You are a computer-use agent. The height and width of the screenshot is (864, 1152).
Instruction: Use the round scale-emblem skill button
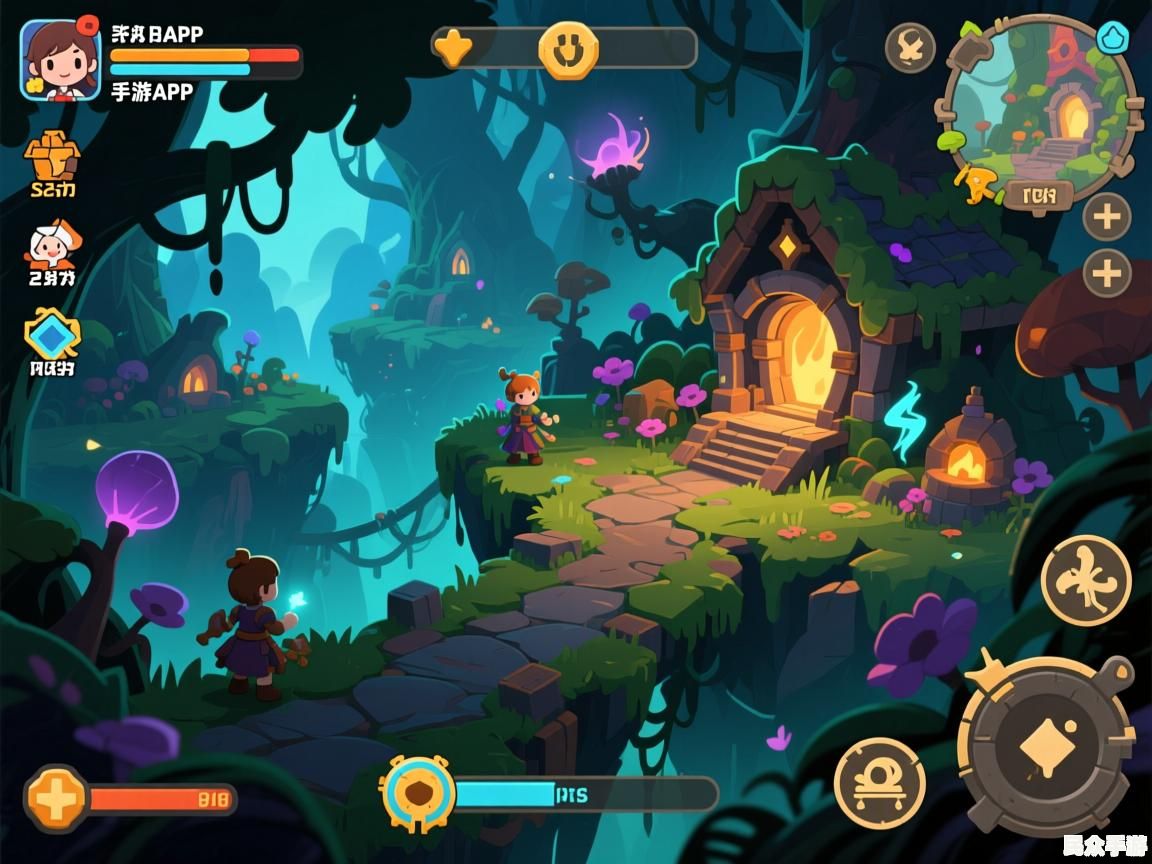coord(879,782)
